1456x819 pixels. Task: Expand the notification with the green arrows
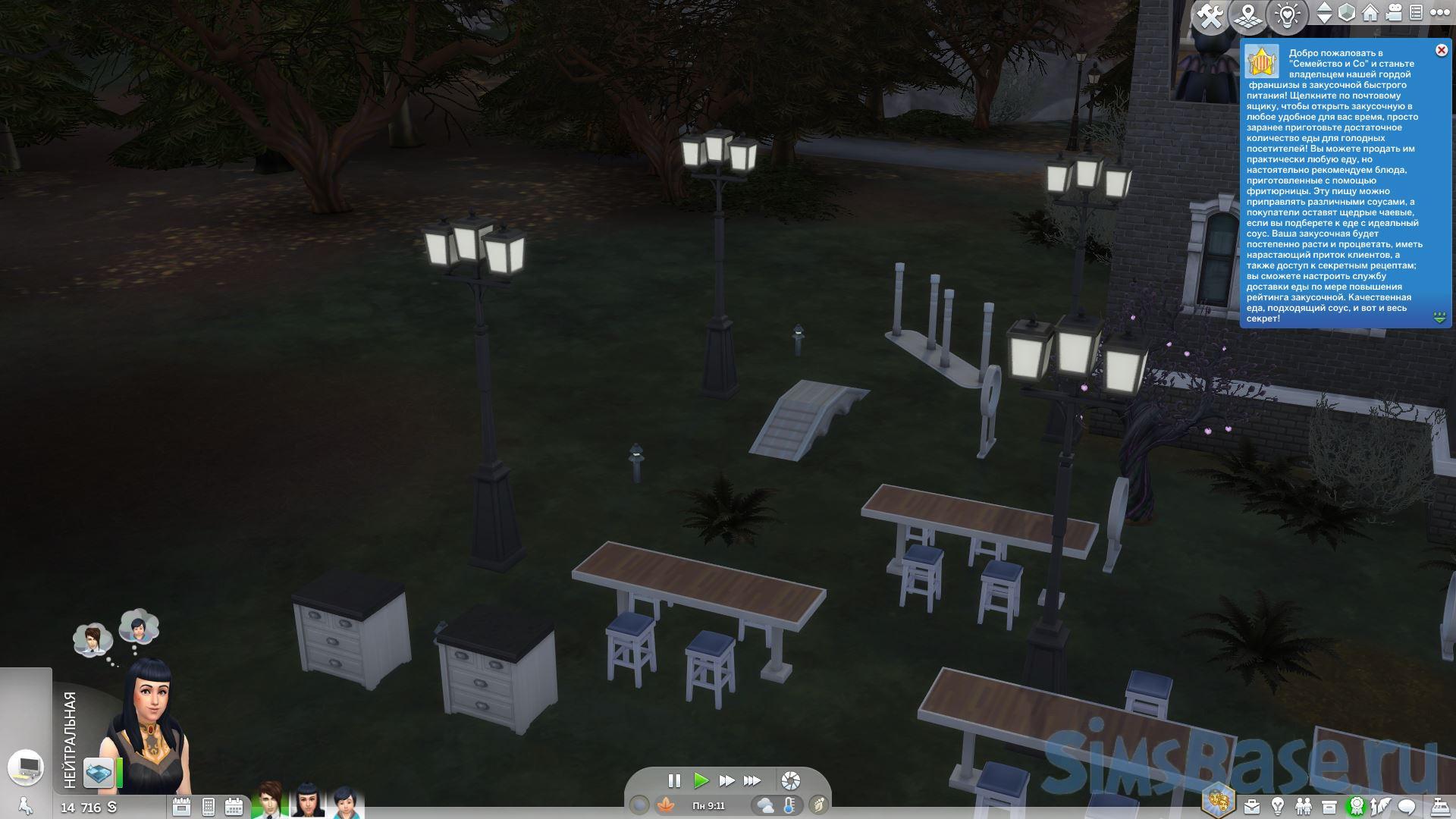1439,317
